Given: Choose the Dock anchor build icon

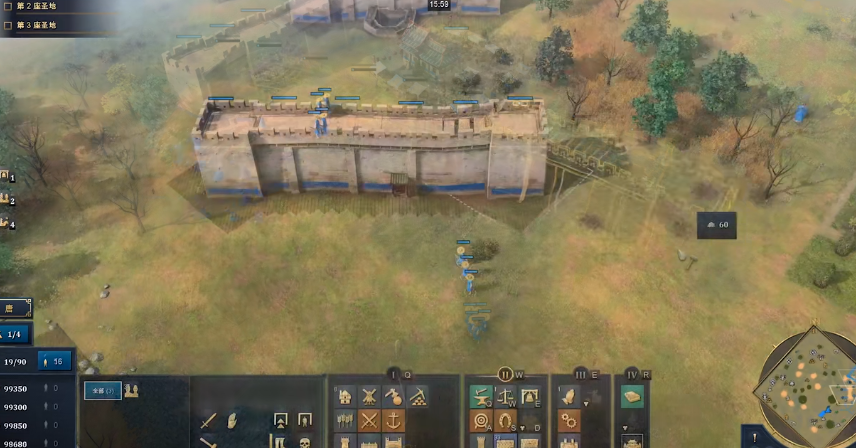Looking at the screenshot, I should [394, 420].
